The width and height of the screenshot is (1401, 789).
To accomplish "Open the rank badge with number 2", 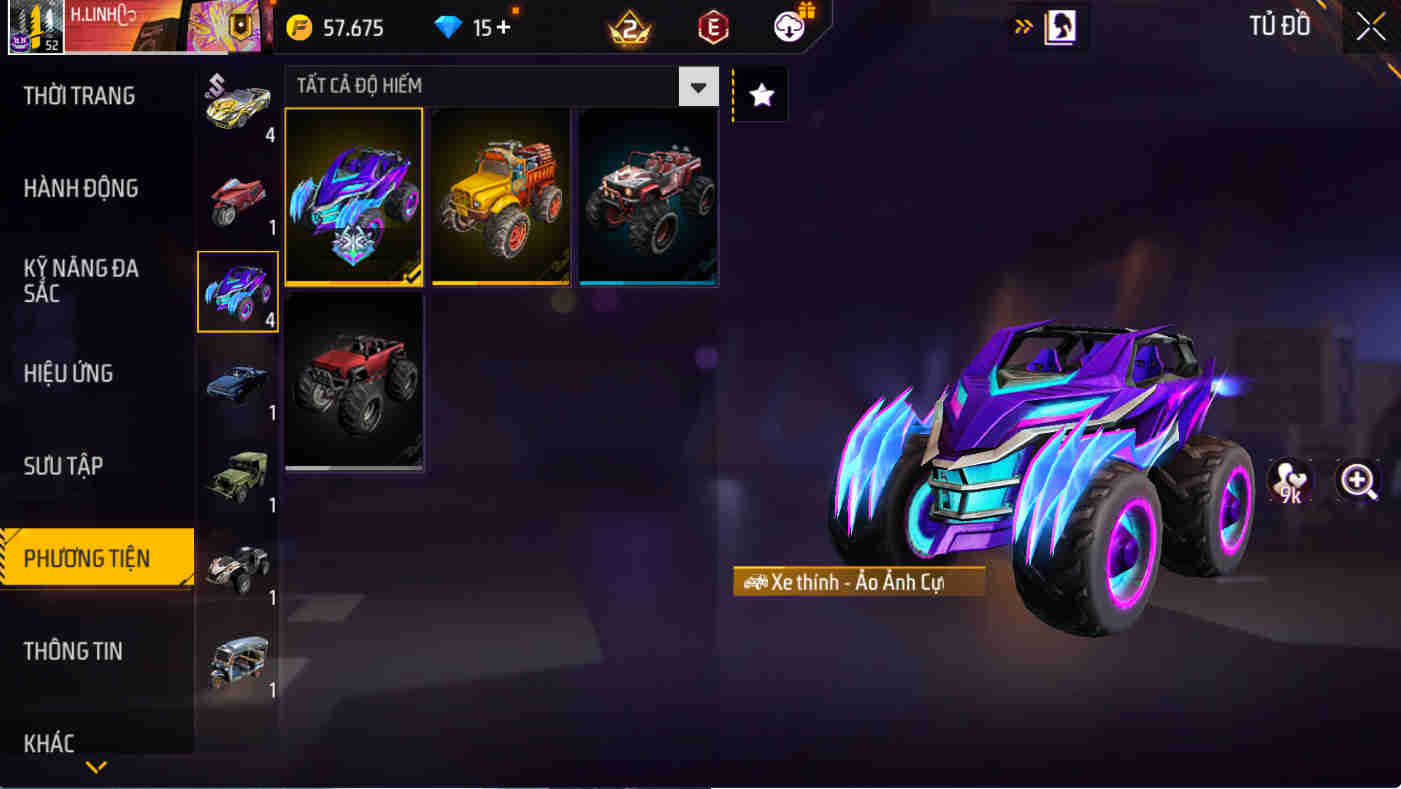I will point(628,28).
